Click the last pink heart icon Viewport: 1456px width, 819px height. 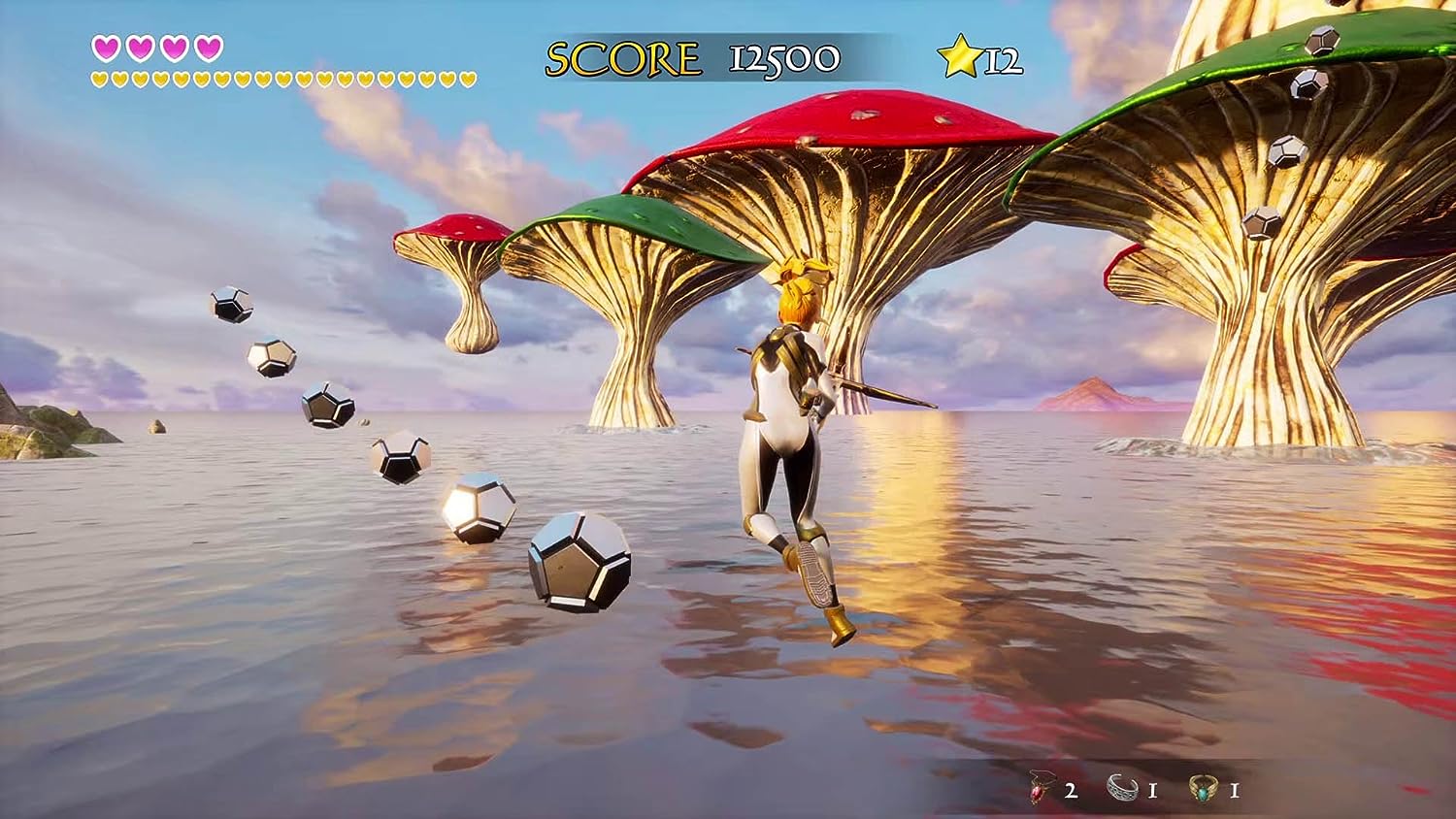209,46
